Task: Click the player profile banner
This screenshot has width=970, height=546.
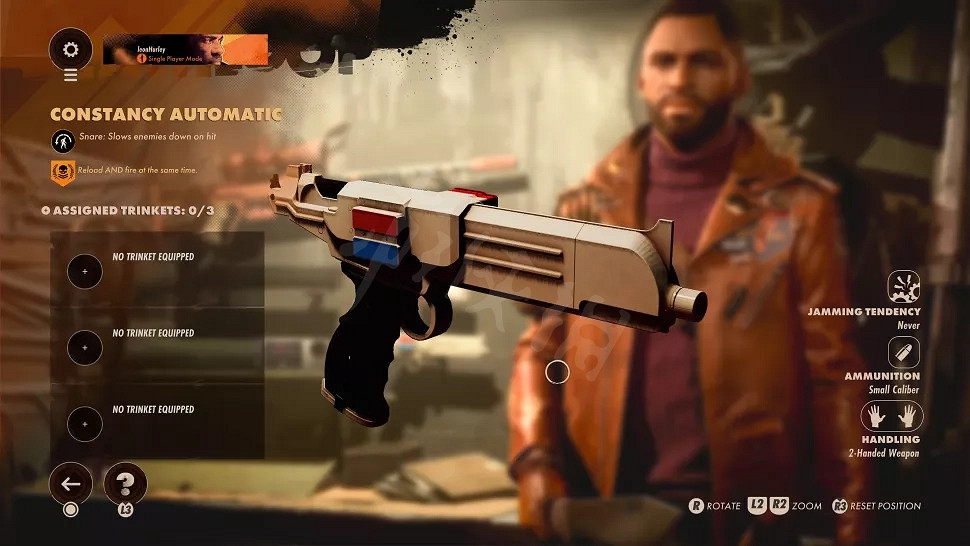Action: click(185, 50)
